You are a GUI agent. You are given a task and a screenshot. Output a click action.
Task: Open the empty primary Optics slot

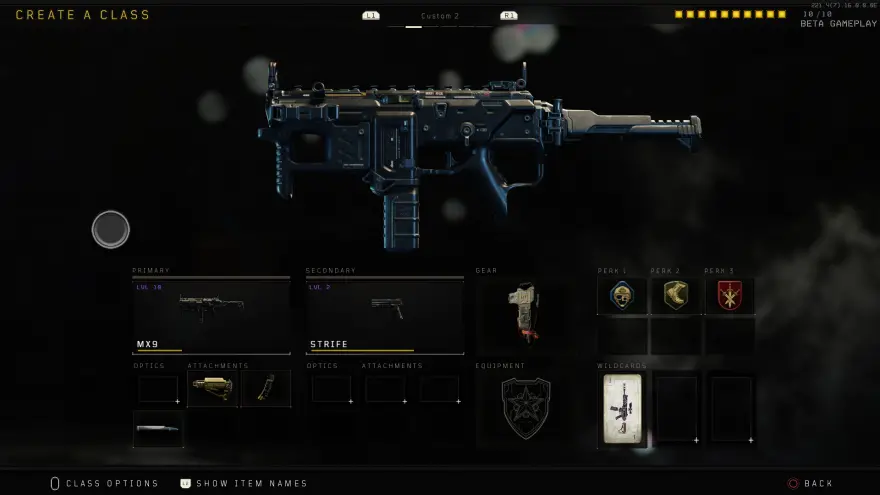tap(158, 389)
